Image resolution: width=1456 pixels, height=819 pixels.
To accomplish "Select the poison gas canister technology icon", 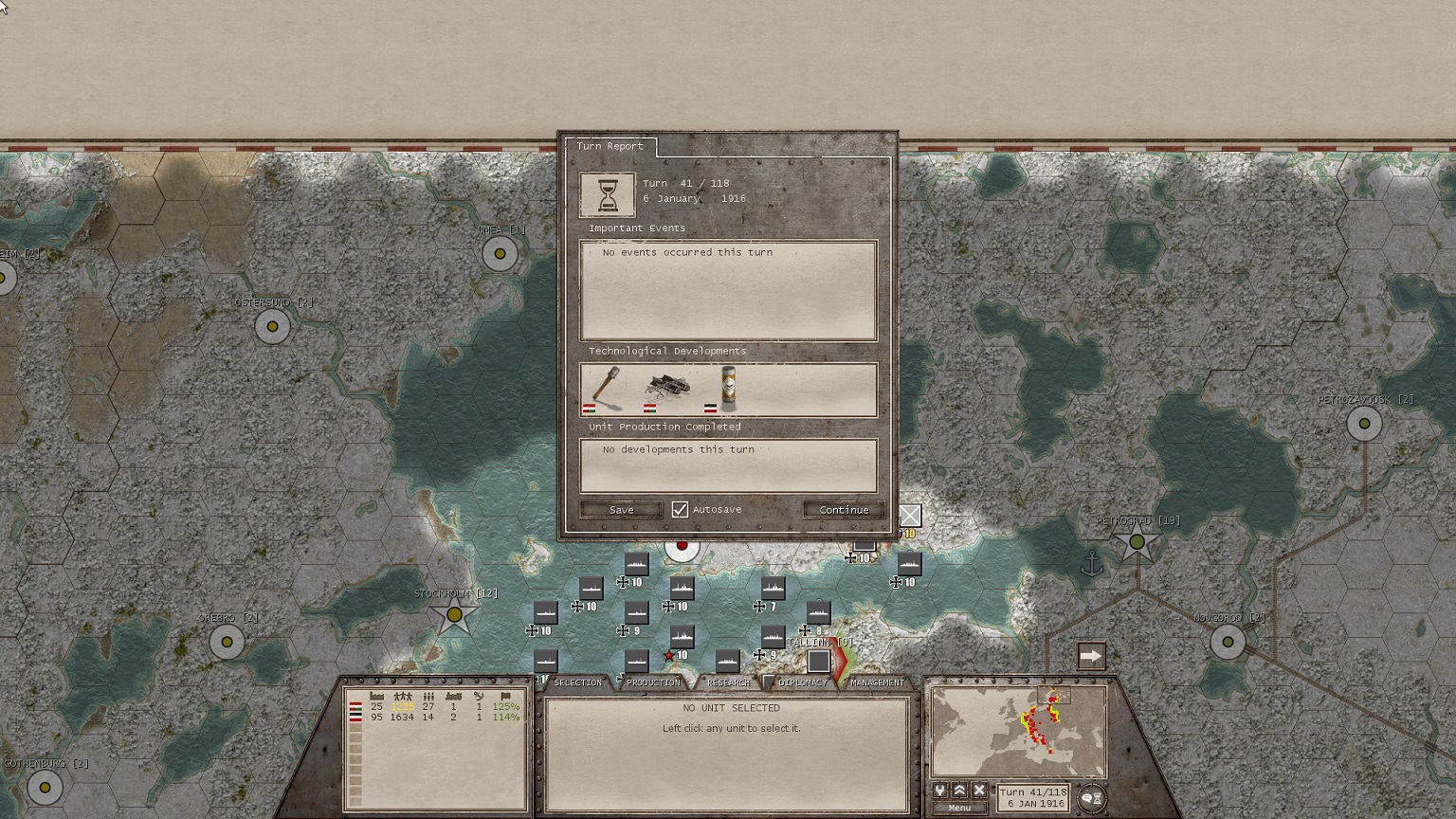I will point(727,388).
